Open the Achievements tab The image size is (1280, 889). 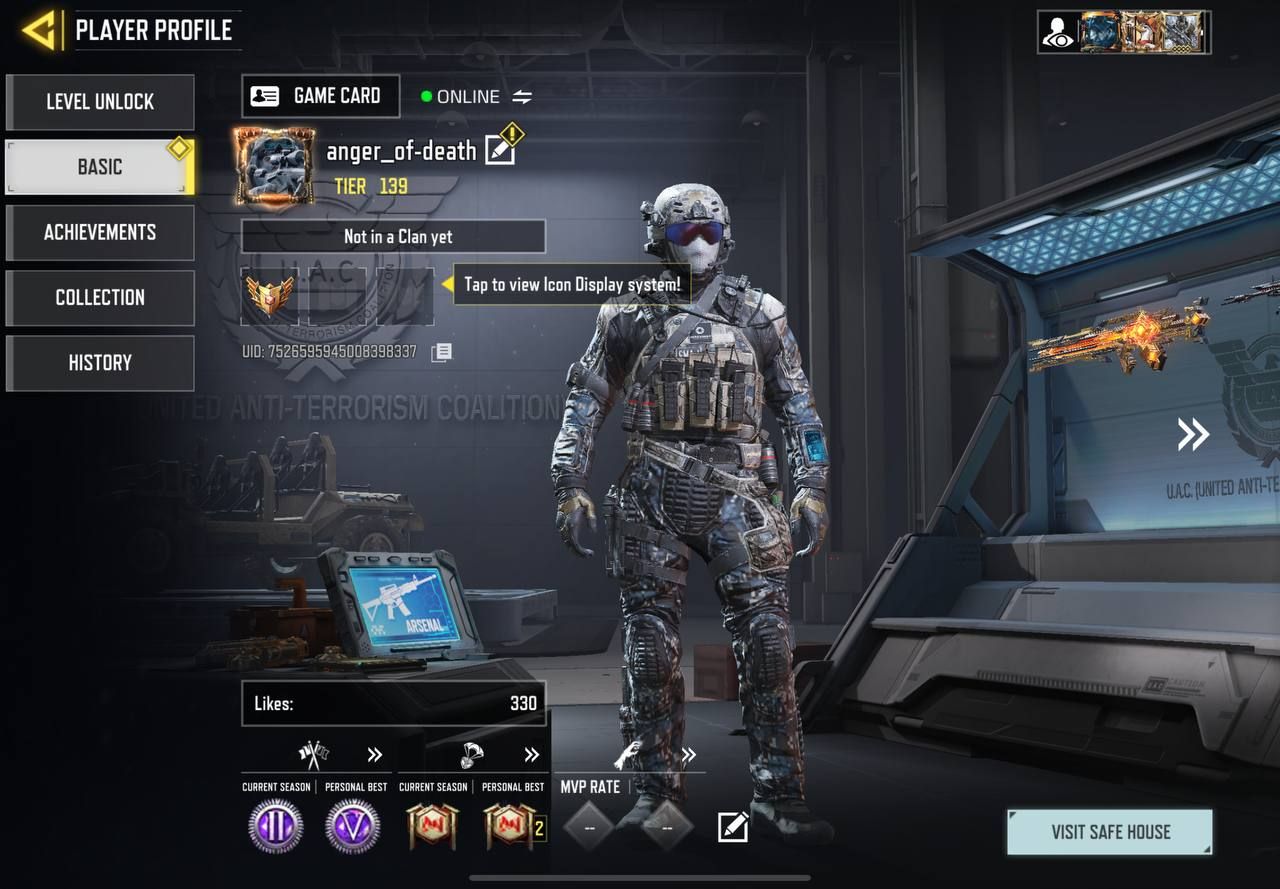[100, 232]
